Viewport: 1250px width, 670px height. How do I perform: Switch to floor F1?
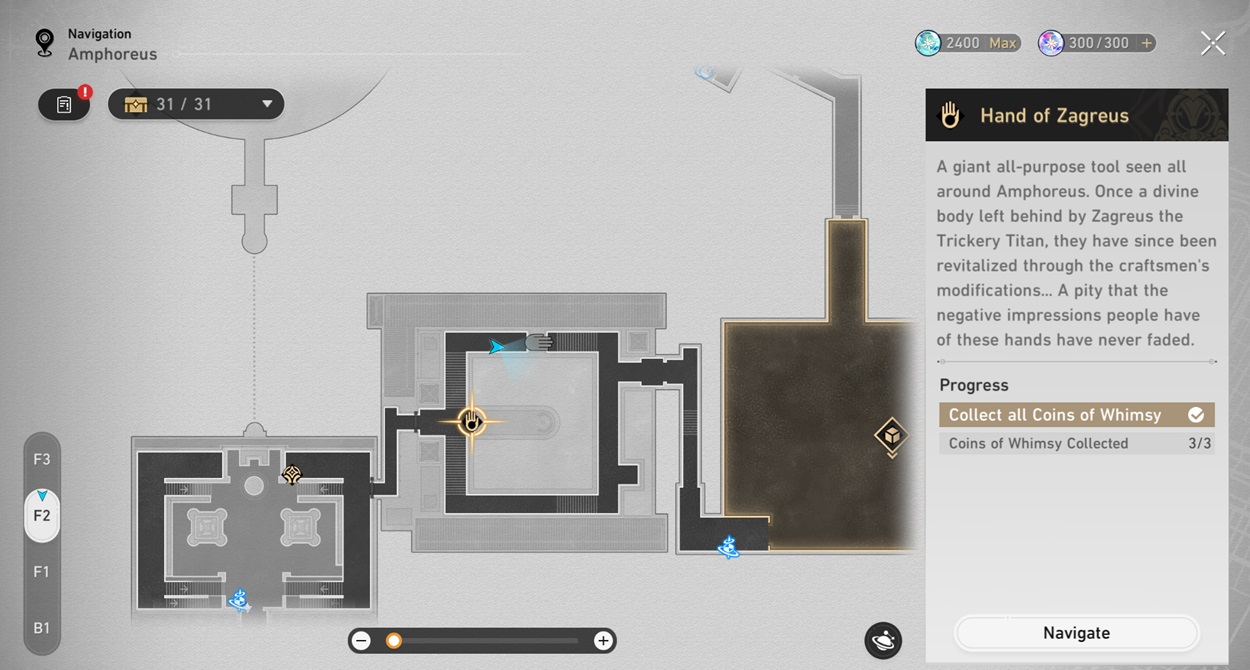(x=42, y=572)
